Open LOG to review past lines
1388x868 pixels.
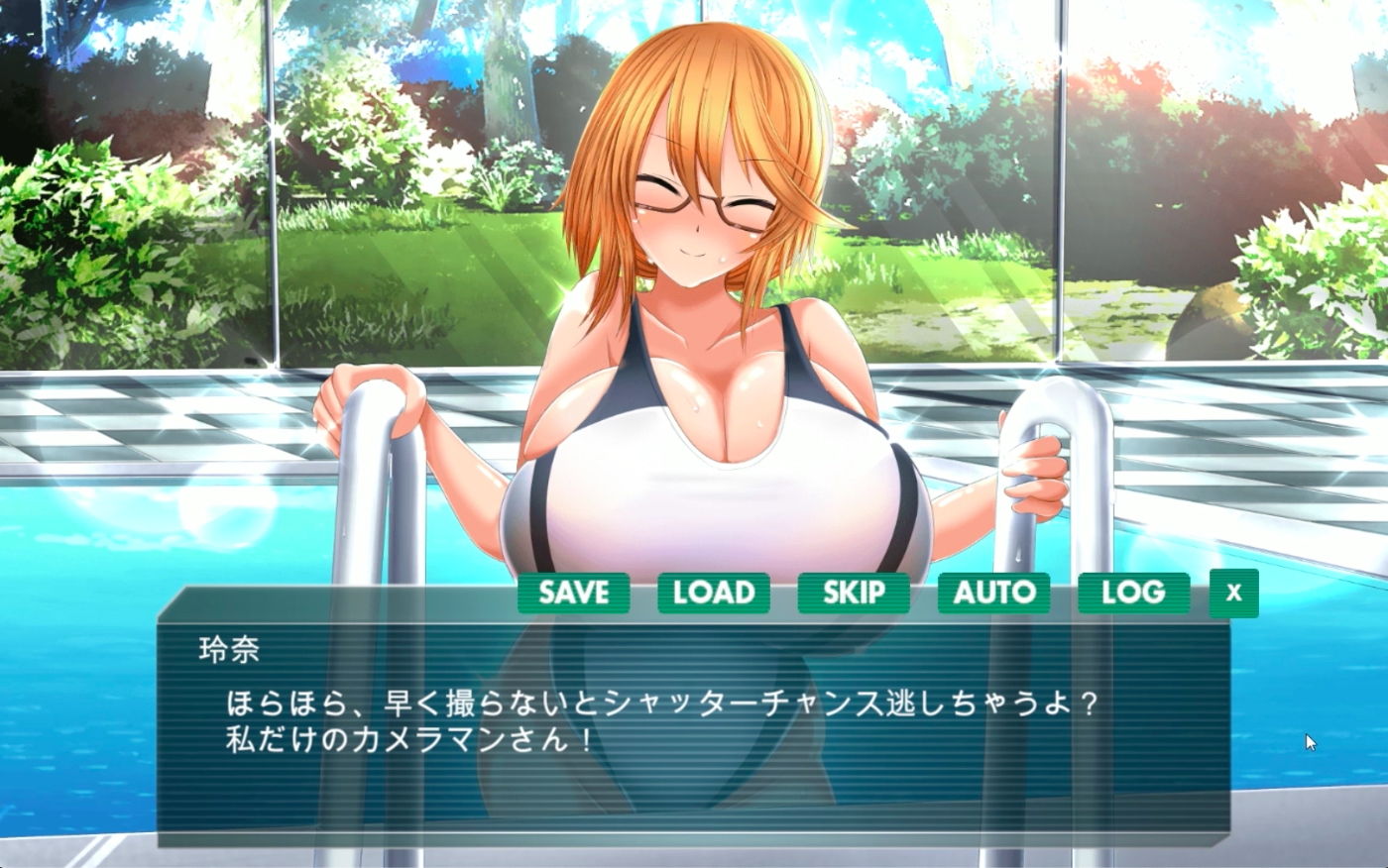point(1134,593)
